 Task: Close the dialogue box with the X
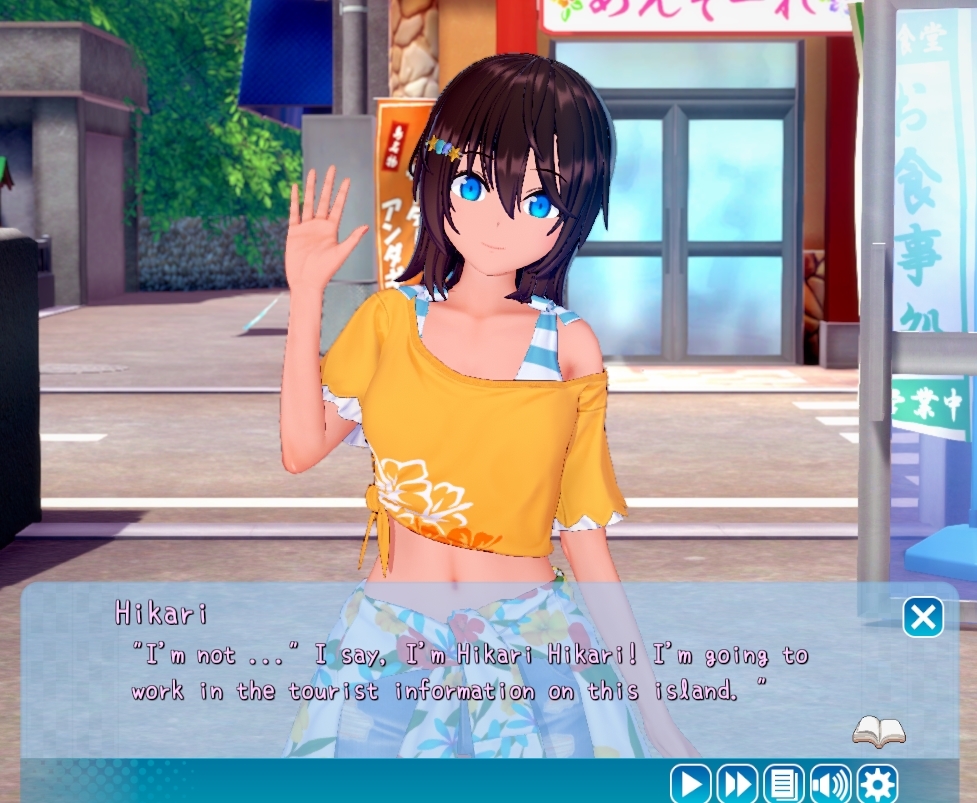tap(923, 617)
